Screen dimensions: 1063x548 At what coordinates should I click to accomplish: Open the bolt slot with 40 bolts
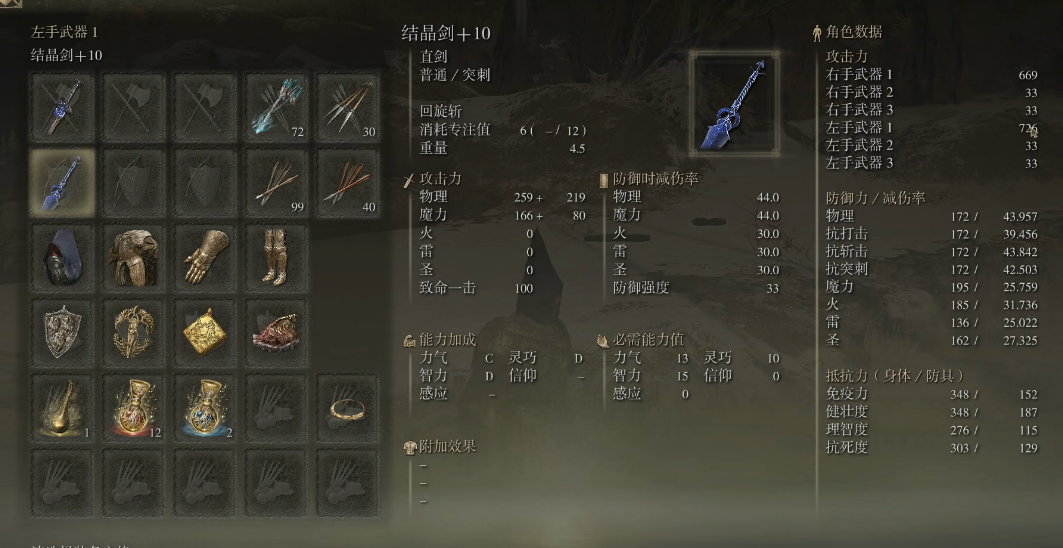tap(348, 181)
